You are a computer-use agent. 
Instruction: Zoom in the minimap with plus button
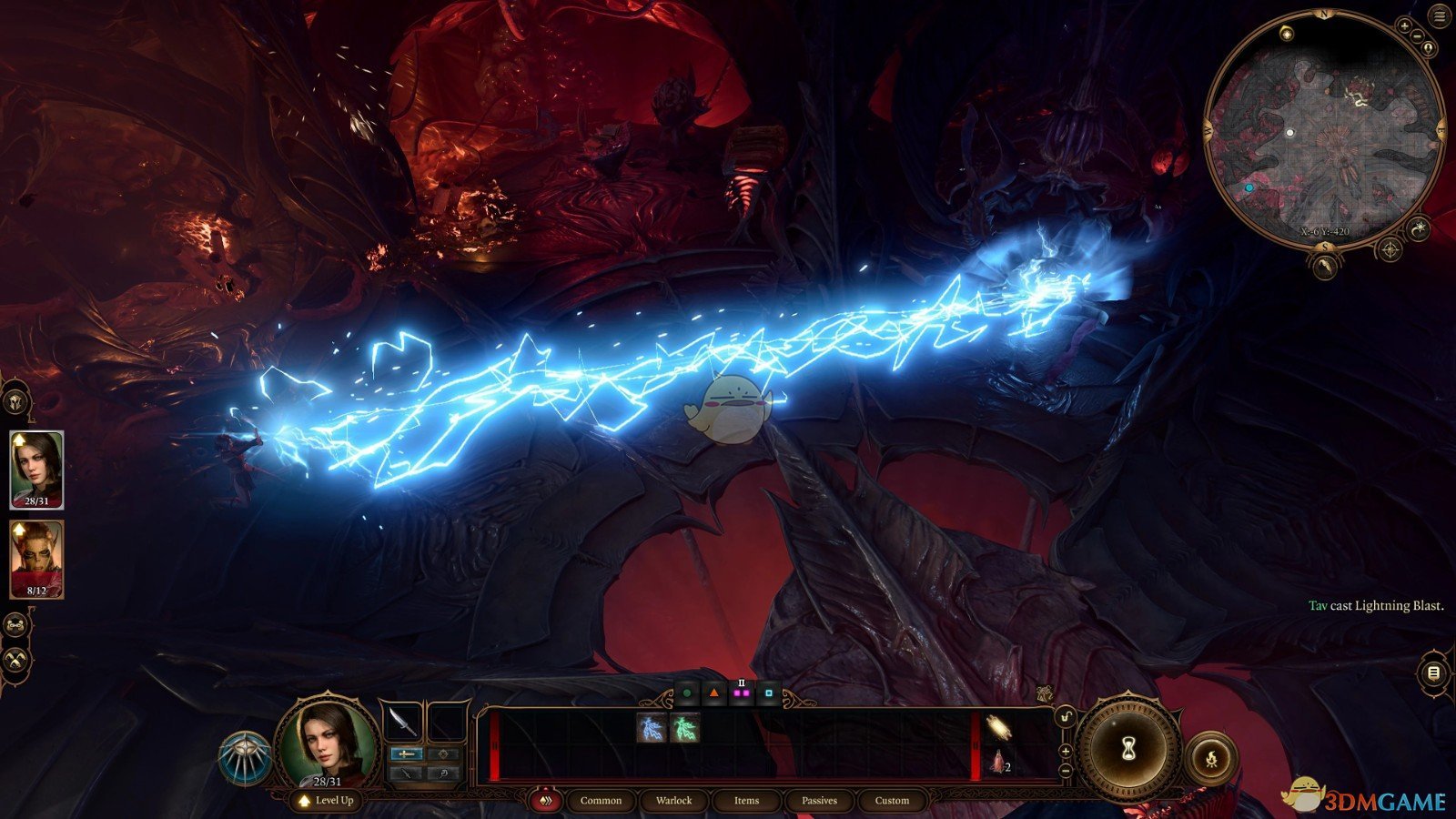(x=1405, y=26)
